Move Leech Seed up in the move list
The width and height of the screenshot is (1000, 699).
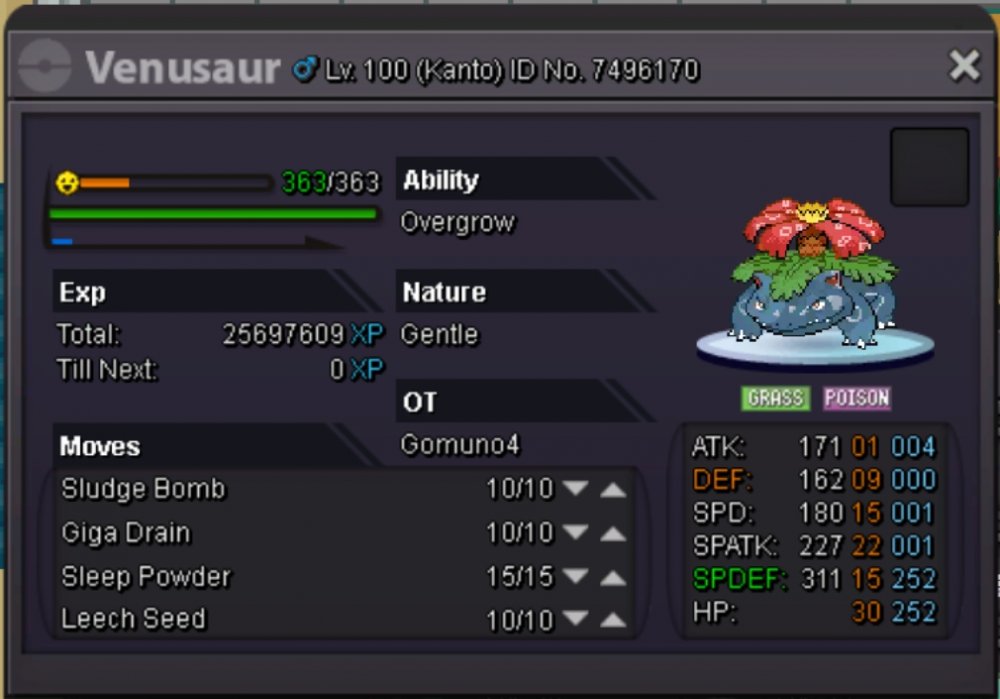coord(613,621)
